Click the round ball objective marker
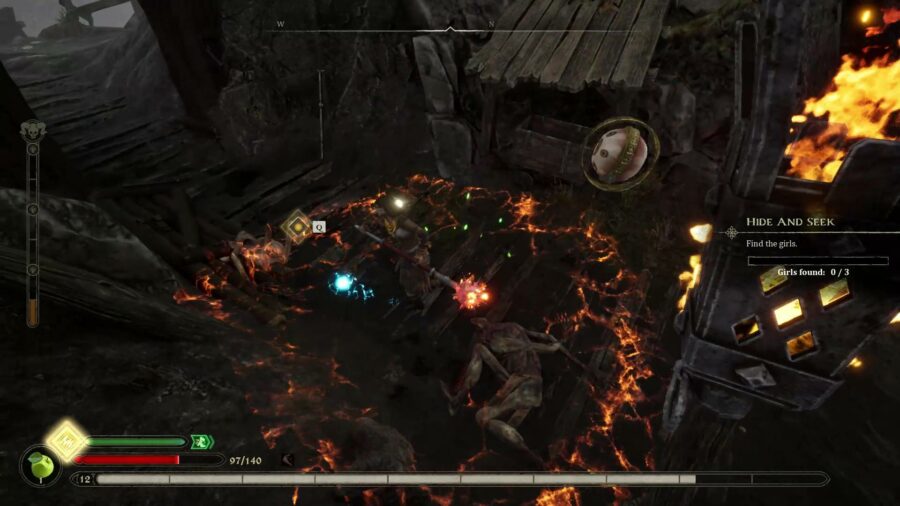 coord(620,154)
